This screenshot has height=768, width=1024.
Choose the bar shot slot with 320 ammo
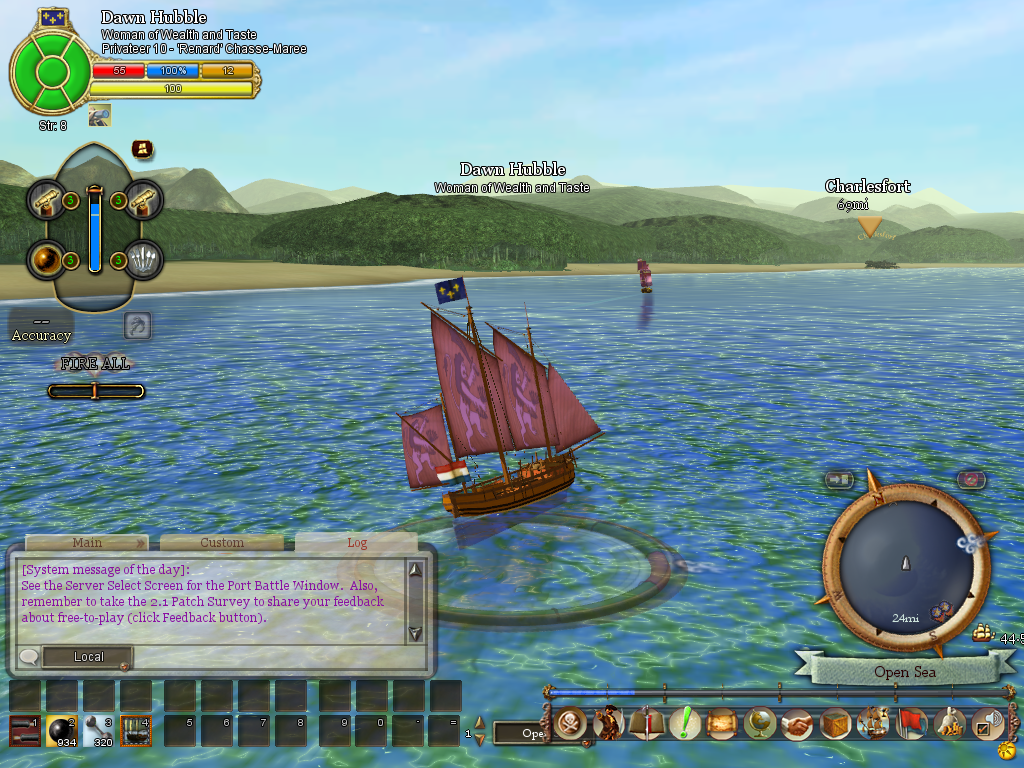point(98,731)
